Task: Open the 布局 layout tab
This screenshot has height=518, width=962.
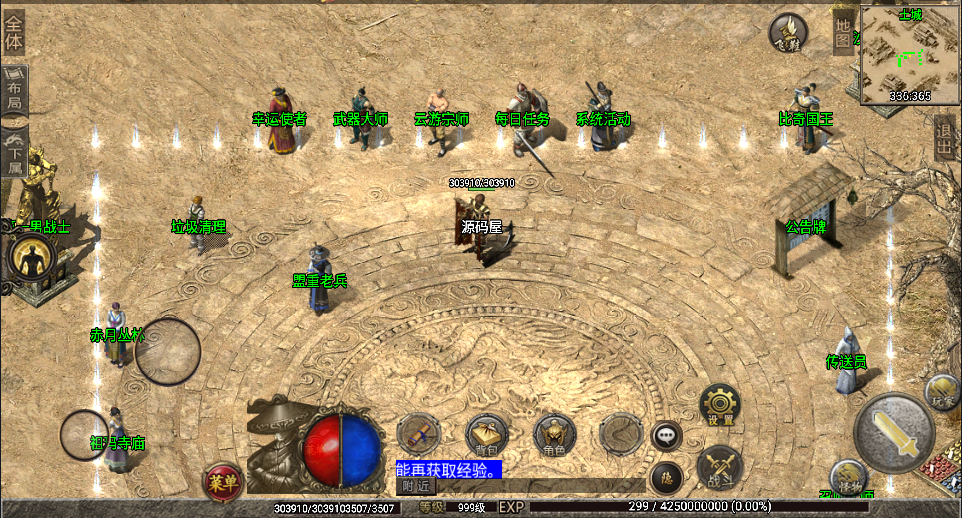Action: [15, 90]
